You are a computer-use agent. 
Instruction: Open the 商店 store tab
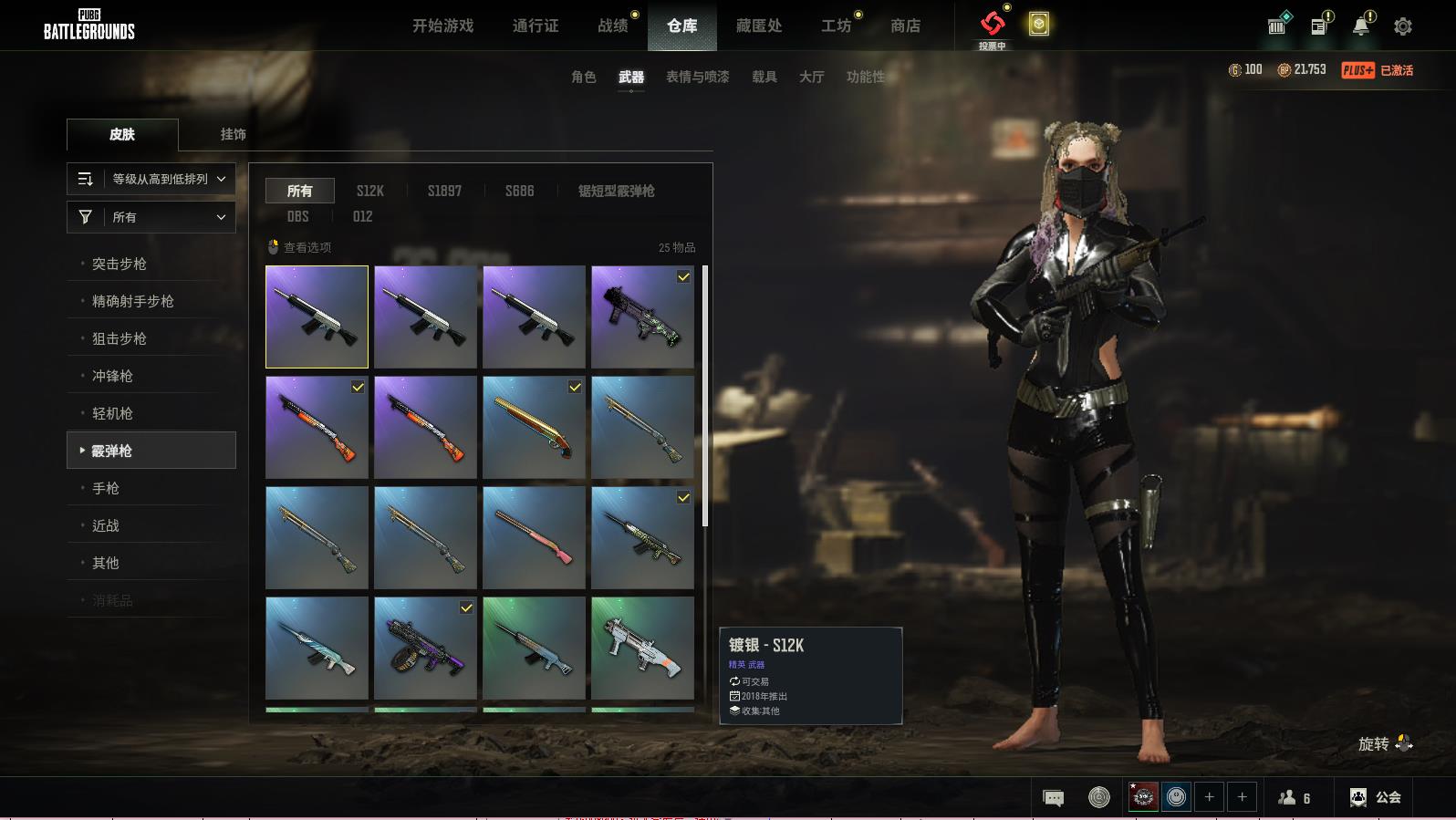coord(905,26)
